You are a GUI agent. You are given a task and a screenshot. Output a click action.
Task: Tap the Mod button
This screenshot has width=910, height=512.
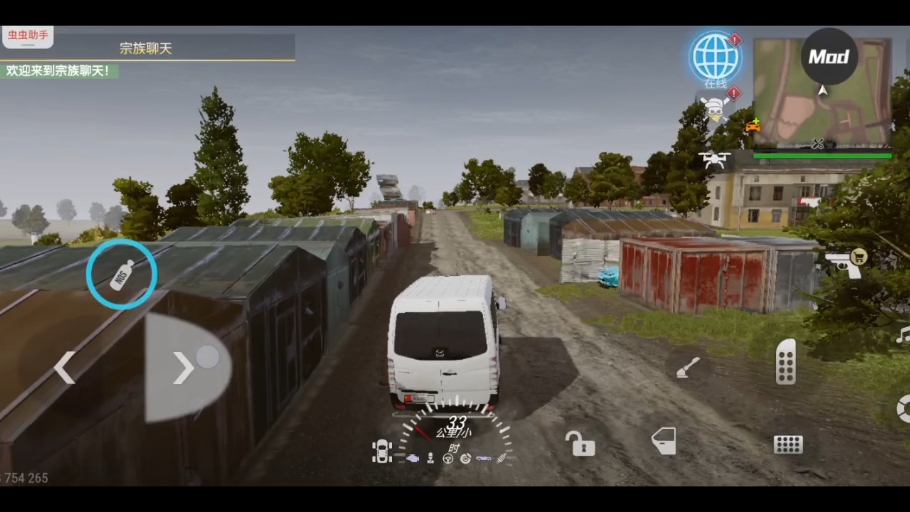click(x=829, y=57)
